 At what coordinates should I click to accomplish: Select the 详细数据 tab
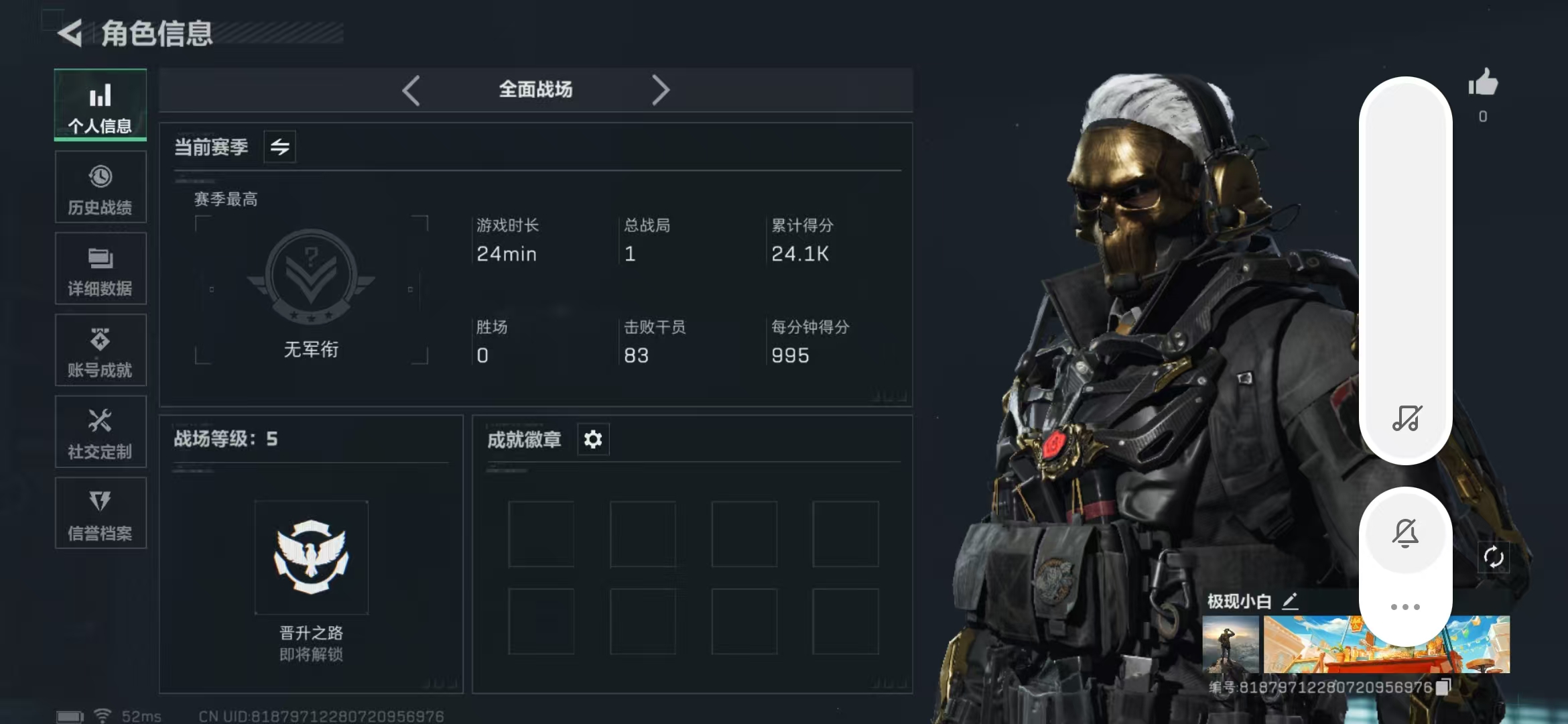(x=101, y=269)
